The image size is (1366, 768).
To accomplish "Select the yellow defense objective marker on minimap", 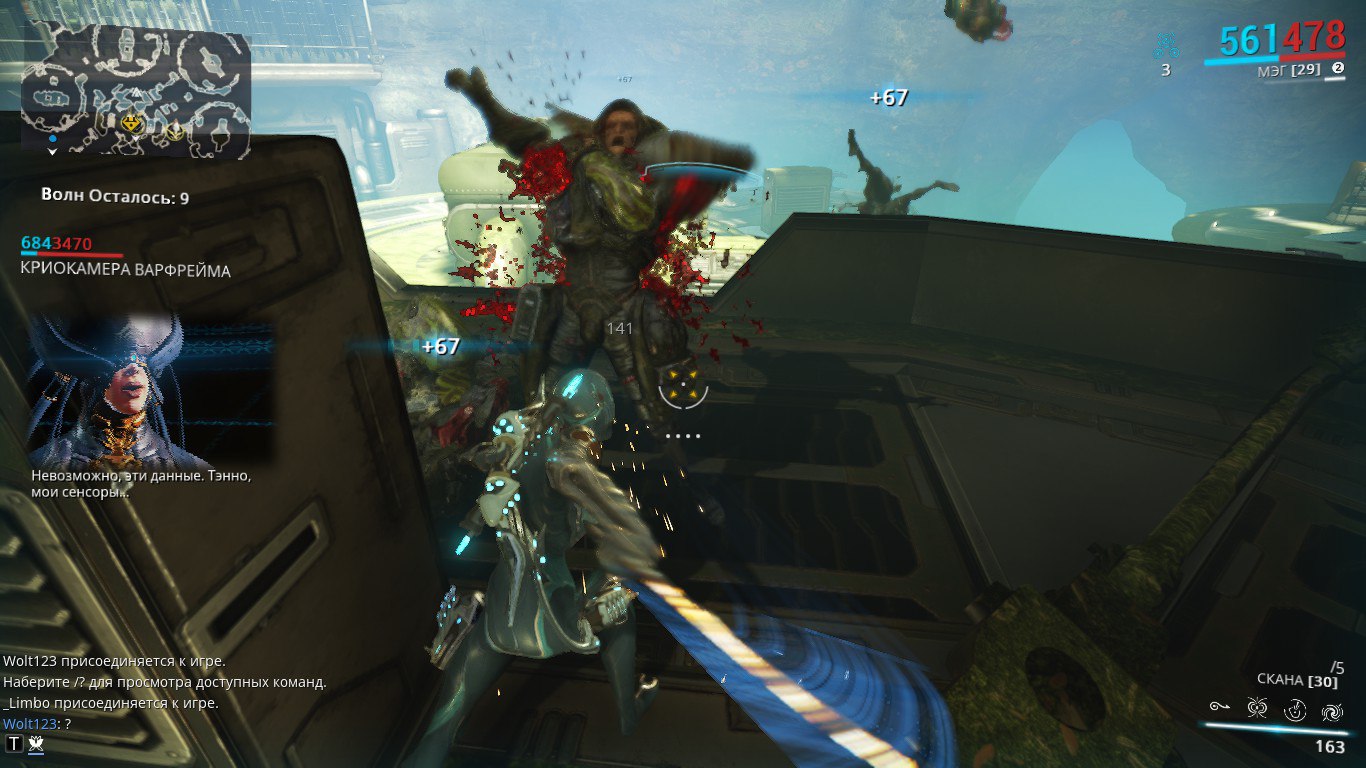I will [132, 123].
